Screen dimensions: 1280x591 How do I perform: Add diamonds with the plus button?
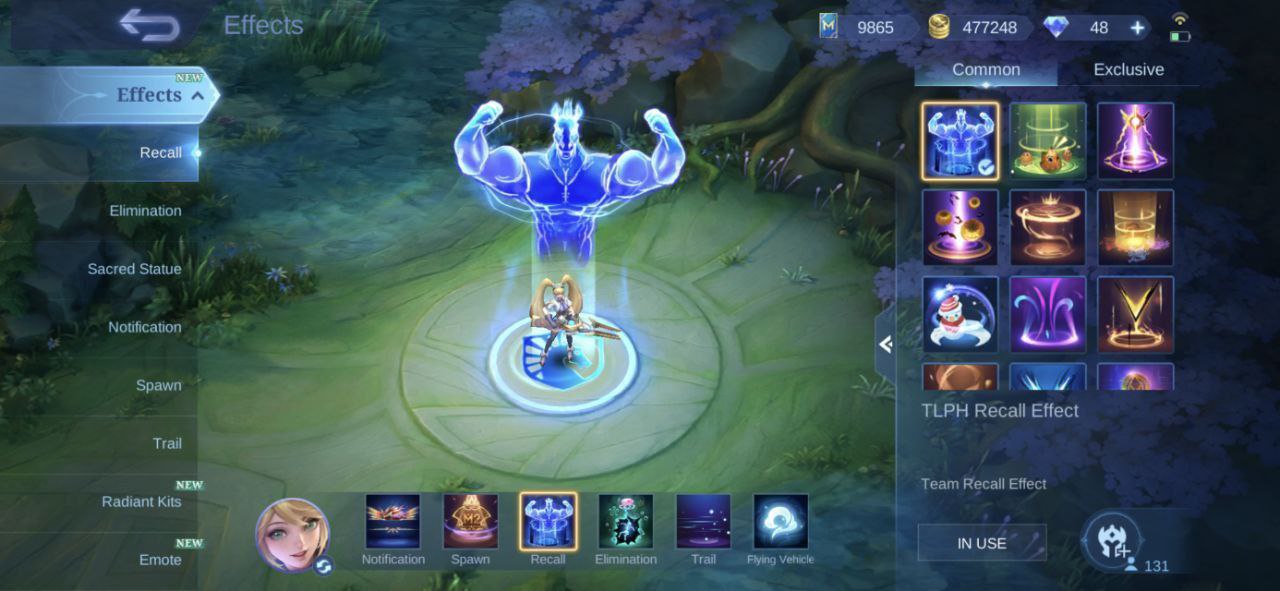[1137, 28]
